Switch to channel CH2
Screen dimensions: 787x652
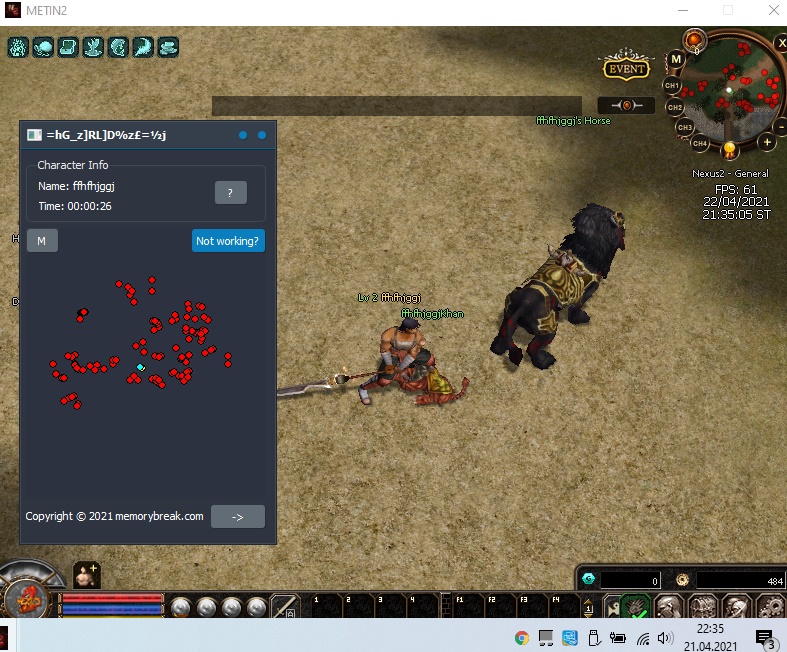tap(675, 107)
